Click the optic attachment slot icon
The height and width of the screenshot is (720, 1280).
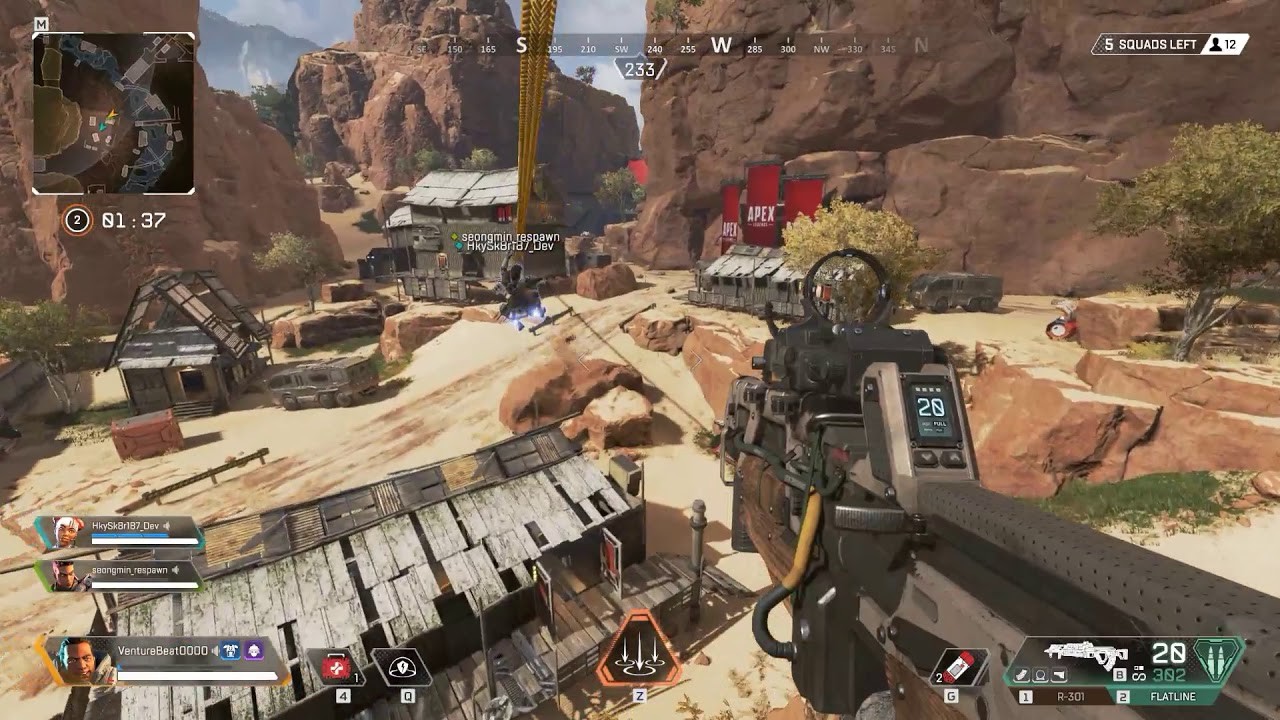click(x=1040, y=676)
